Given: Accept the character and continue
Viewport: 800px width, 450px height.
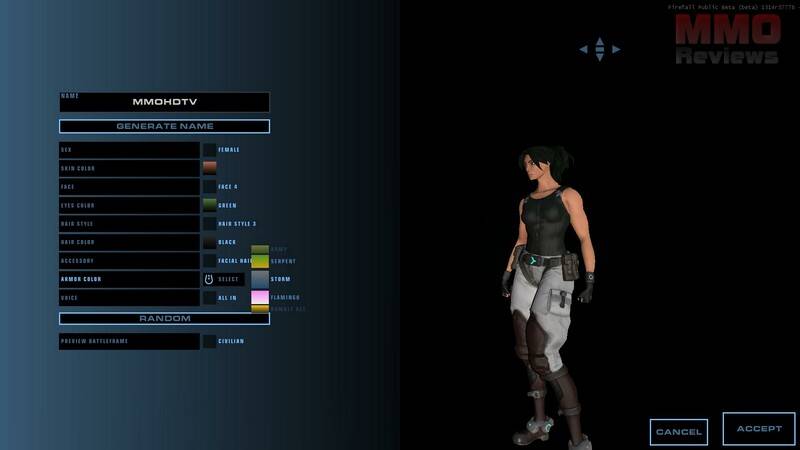Looking at the screenshot, I should point(759,429).
